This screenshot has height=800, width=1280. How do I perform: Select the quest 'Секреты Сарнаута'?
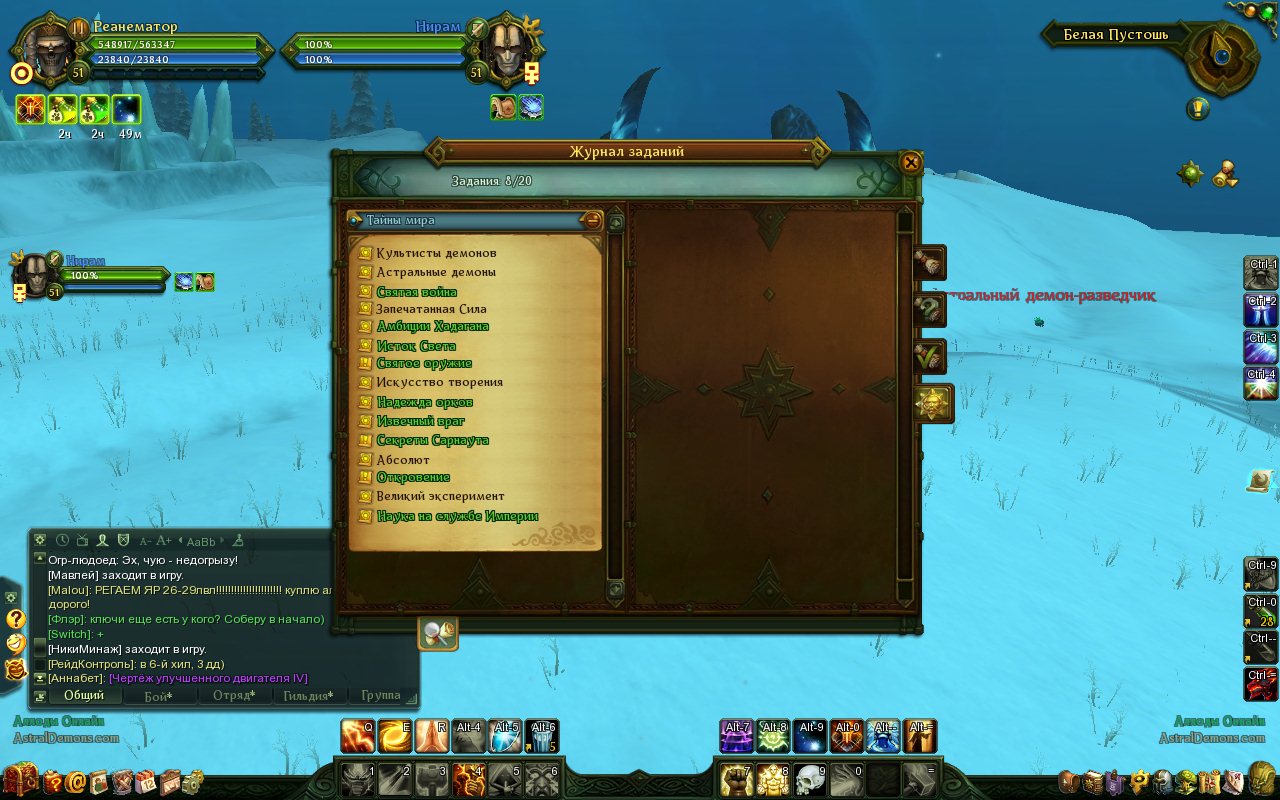pos(432,440)
